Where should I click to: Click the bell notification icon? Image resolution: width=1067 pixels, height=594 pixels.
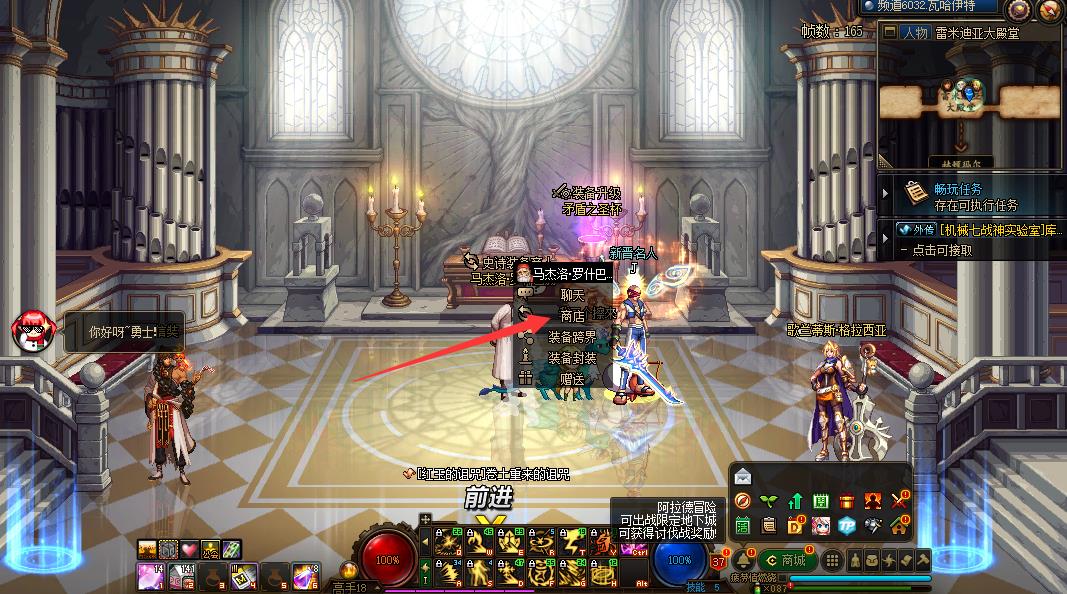tap(743, 560)
